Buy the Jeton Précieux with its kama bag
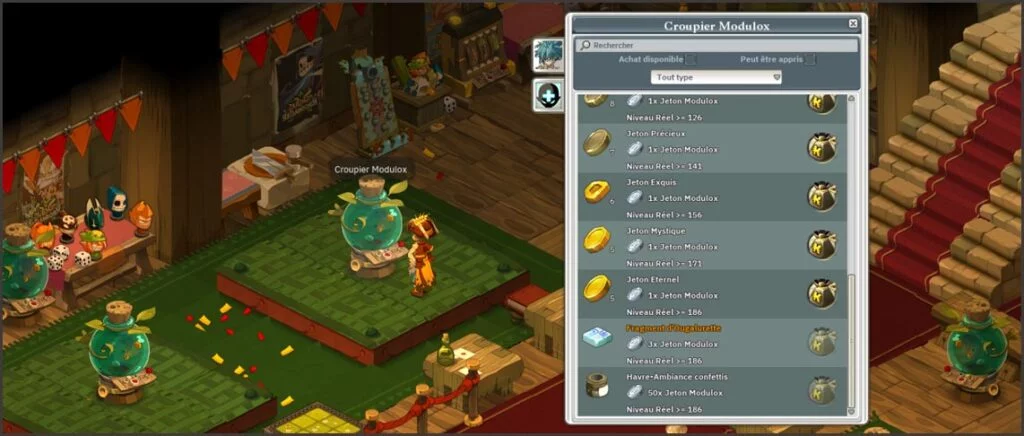Viewport: 1024px width, 436px height. 822,147
